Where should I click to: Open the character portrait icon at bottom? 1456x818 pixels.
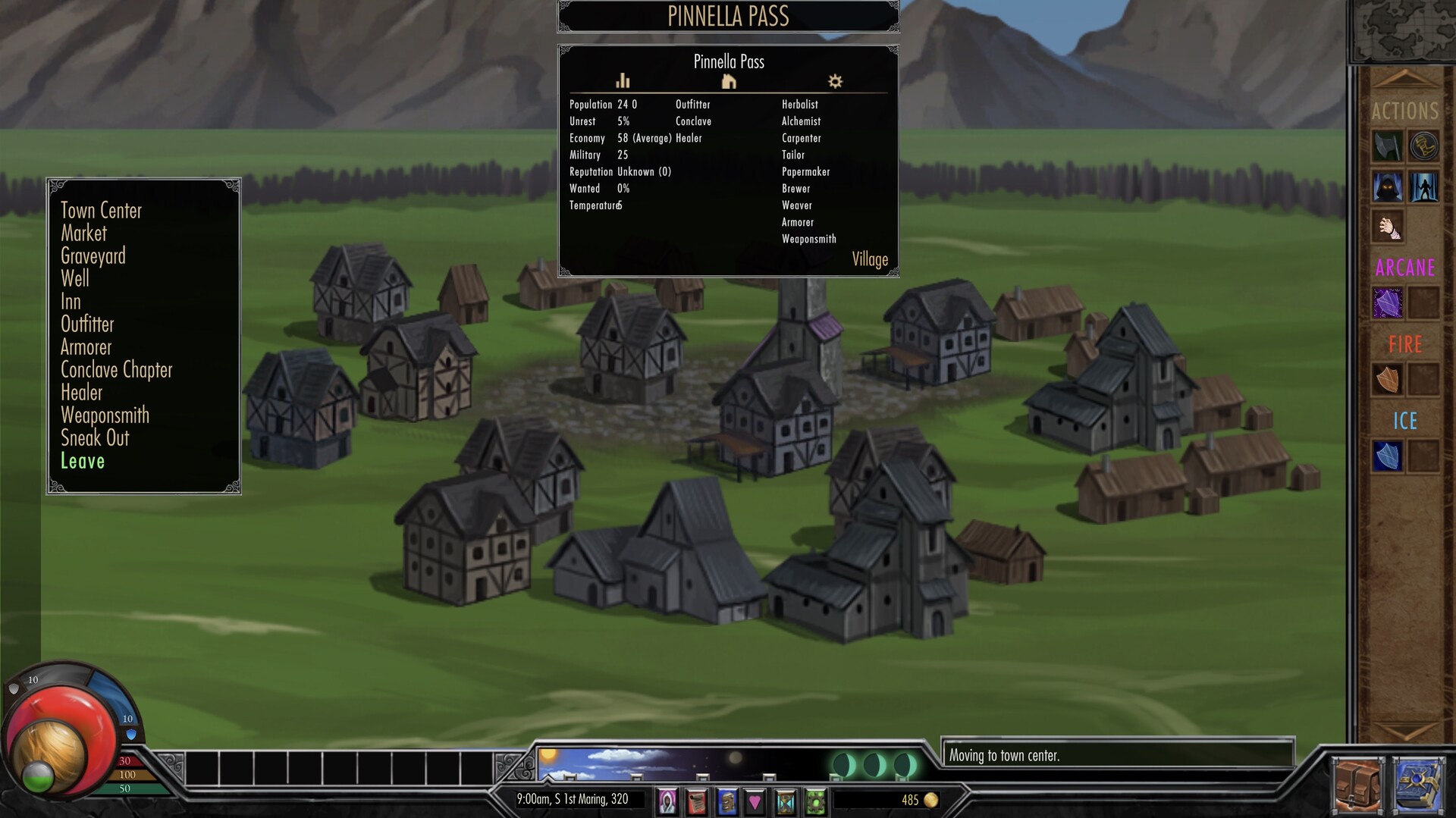click(667, 802)
